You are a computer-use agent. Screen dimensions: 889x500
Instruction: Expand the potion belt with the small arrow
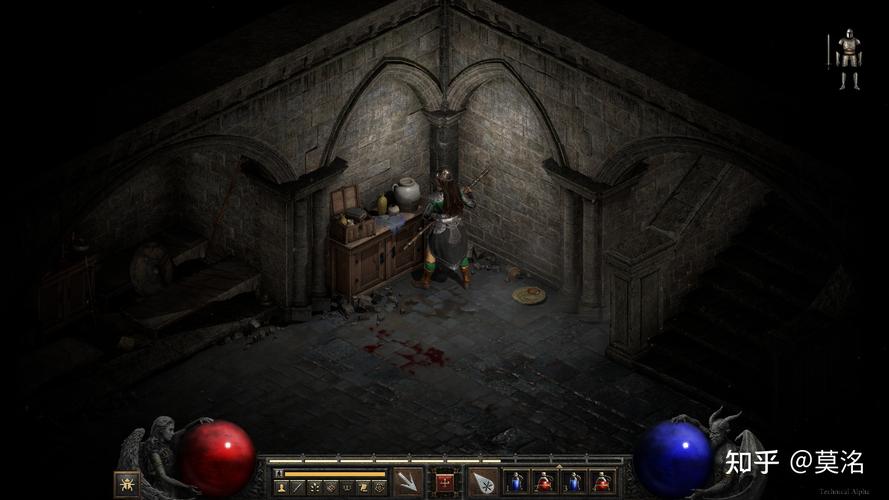(558, 466)
